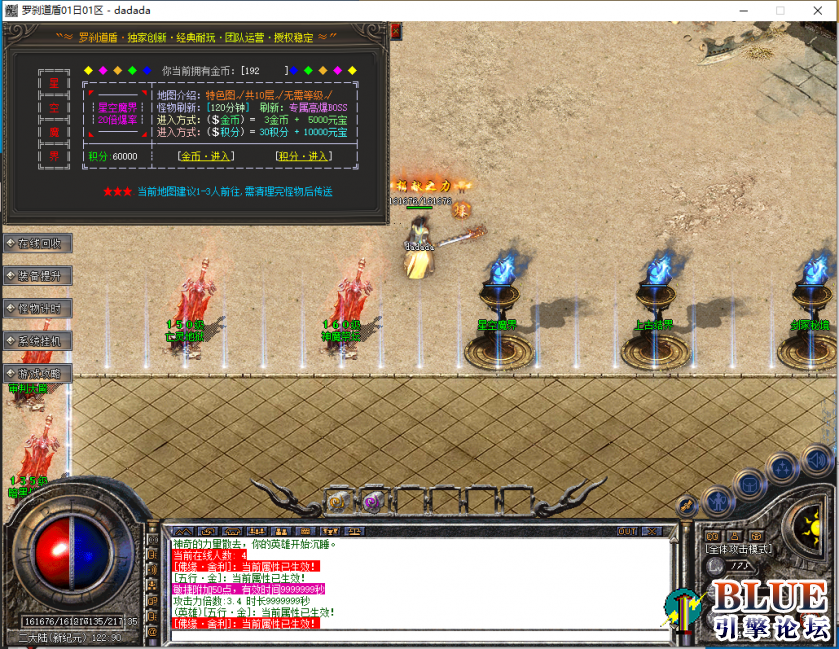Close the game window
The image size is (839, 649).
(x=815, y=10)
